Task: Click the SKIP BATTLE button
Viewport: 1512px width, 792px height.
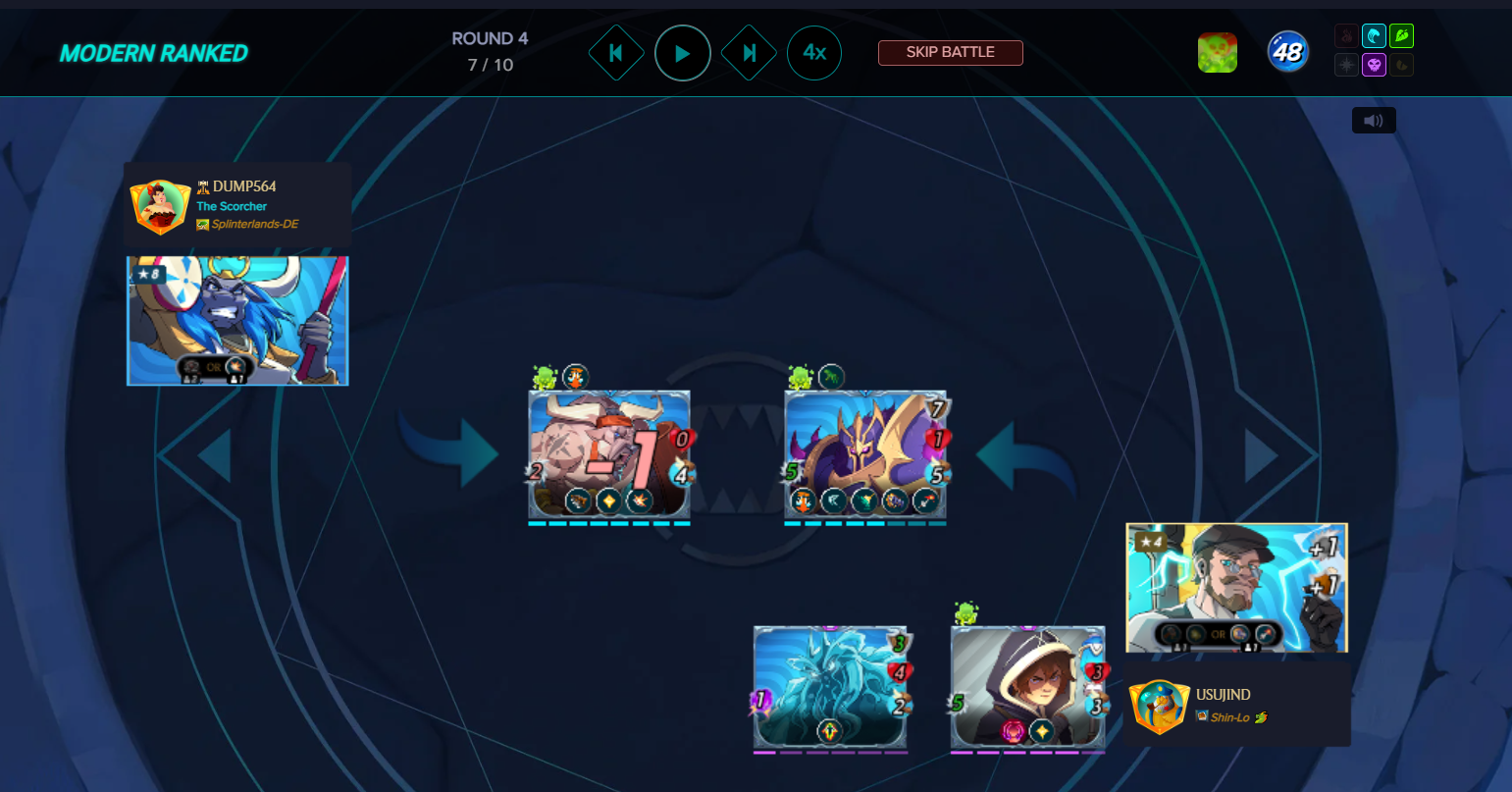Action: coord(950,52)
